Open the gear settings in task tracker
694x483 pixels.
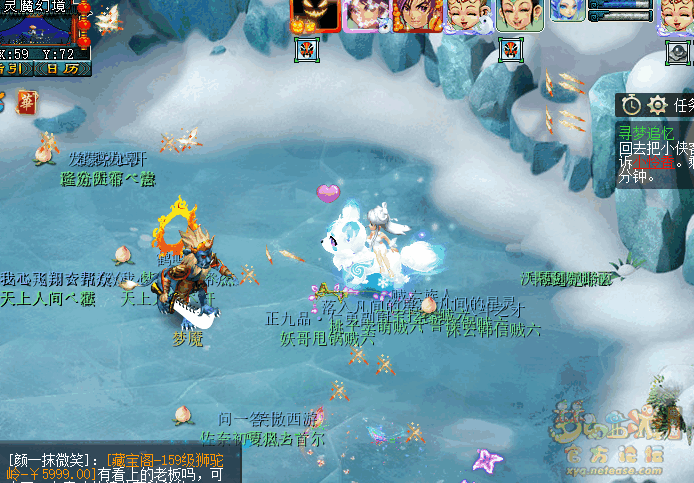click(x=657, y=104)
